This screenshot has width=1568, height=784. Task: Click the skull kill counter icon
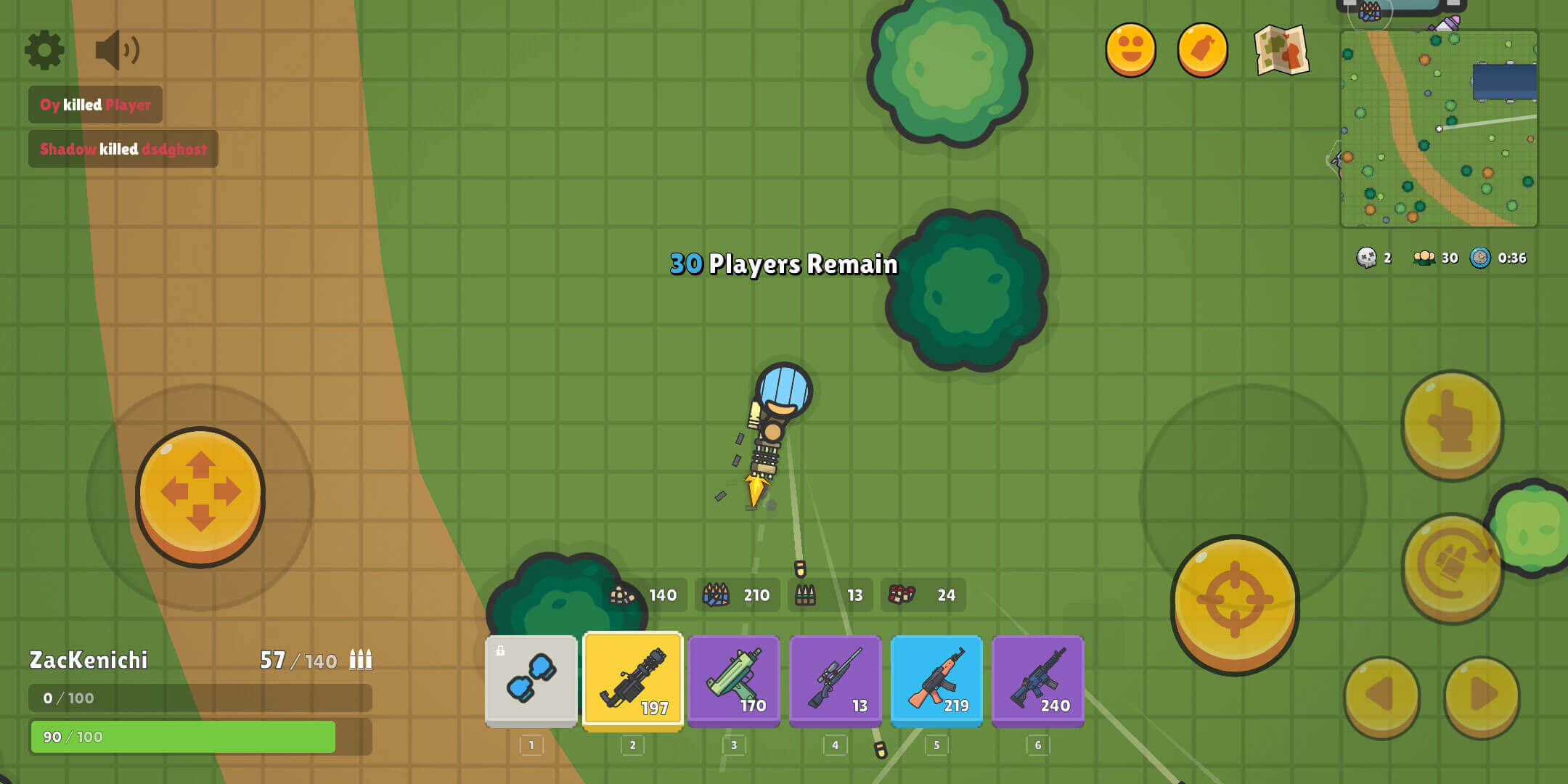tap(1368, 258)
